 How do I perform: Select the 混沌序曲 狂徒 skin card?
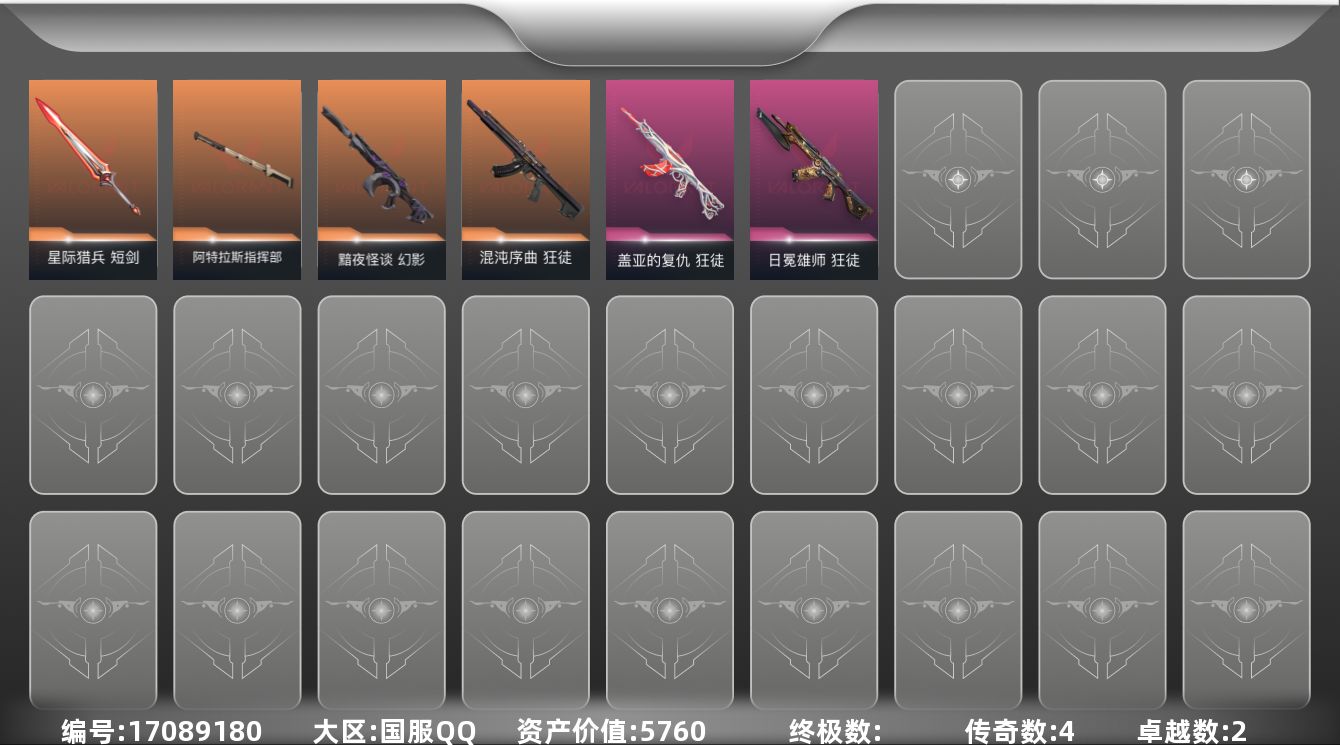[525, 178]
